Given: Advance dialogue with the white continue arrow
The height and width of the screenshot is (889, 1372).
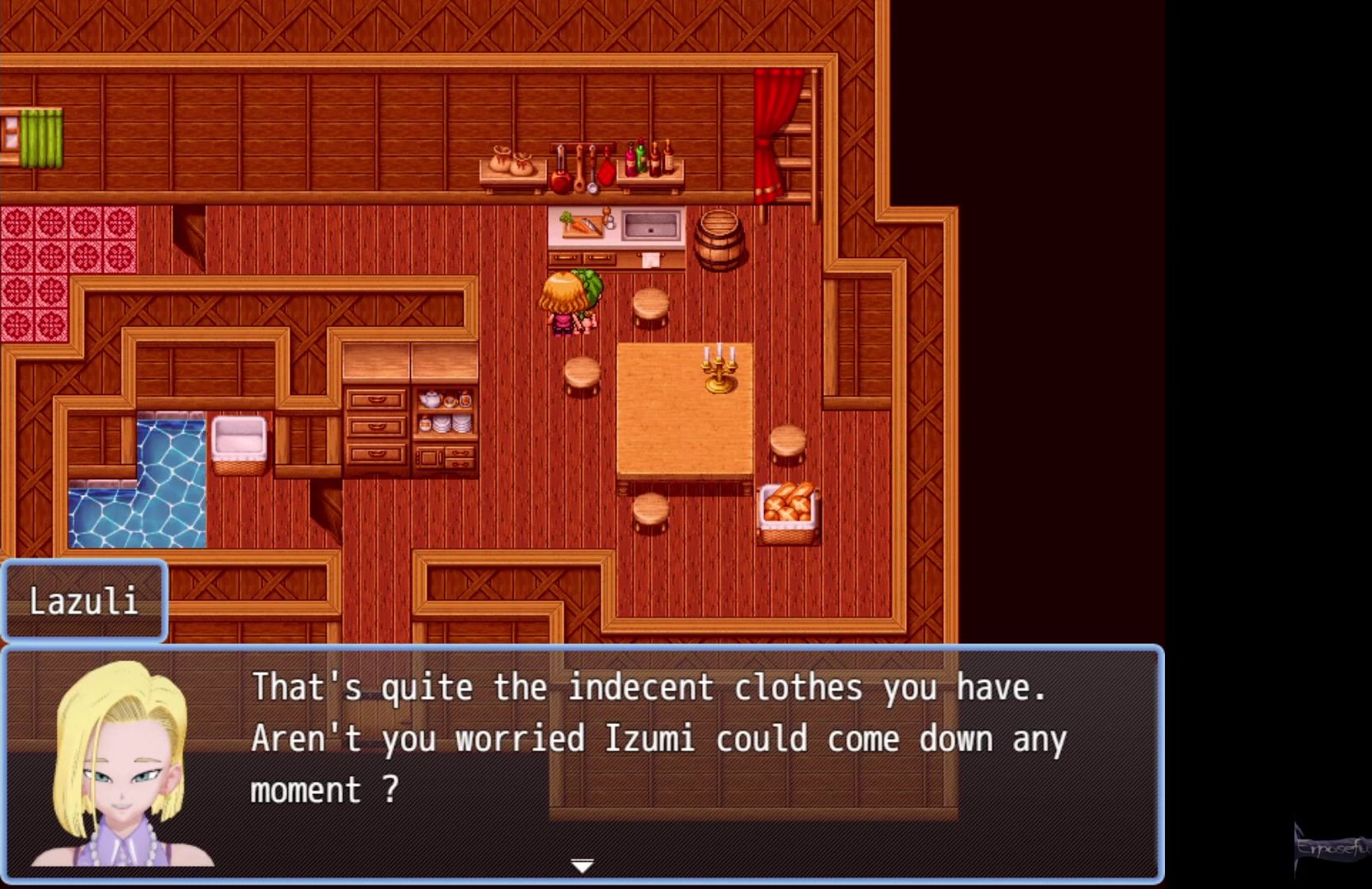Looking at the screenshot, I should click(582, 865).
